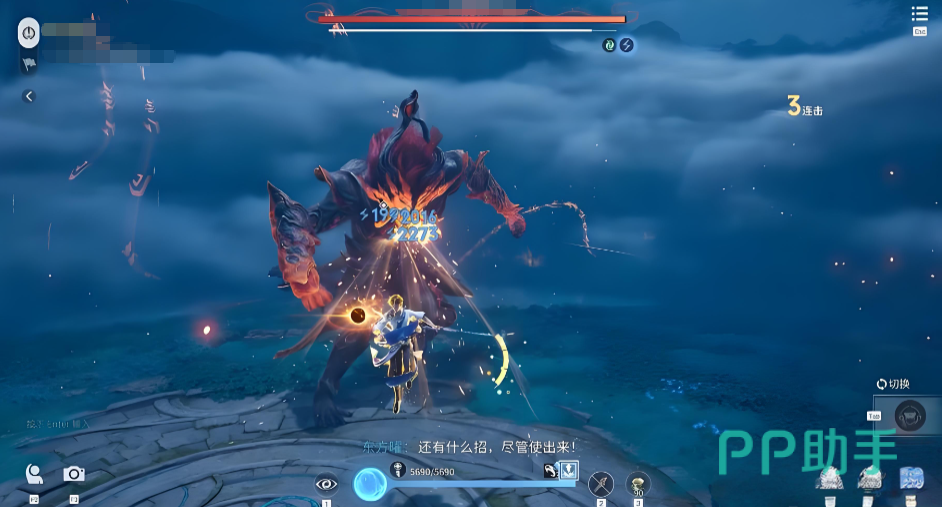Inspect the boss green swirl status icon
The height and width of the screenshot is (507, 942).
tap(609, 45)
